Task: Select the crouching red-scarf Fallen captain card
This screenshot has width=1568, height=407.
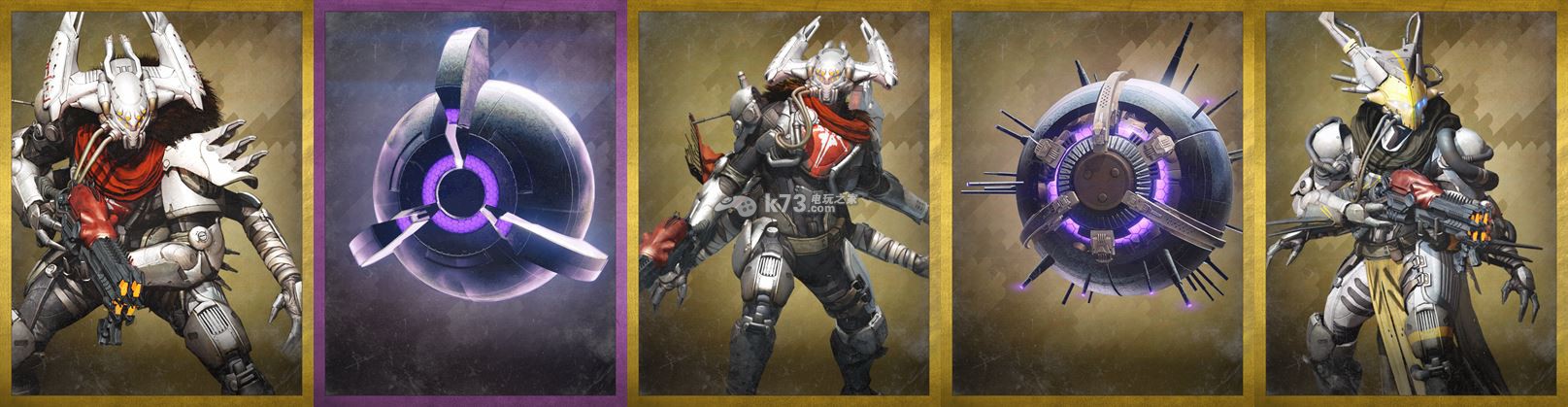Action: point(155,204)
